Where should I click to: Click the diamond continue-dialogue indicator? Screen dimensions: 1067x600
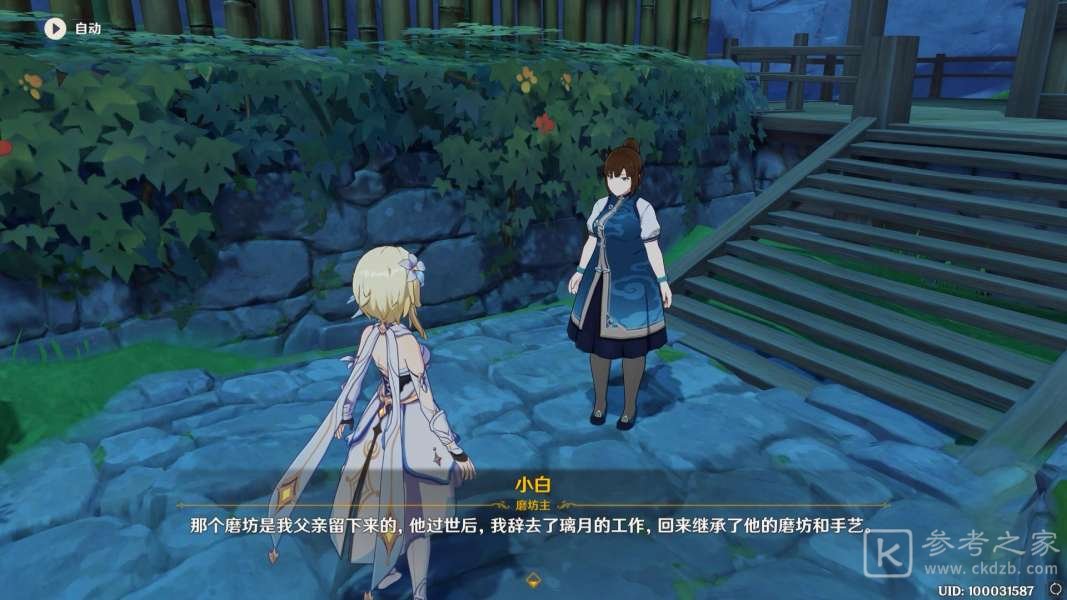point(533,579)
